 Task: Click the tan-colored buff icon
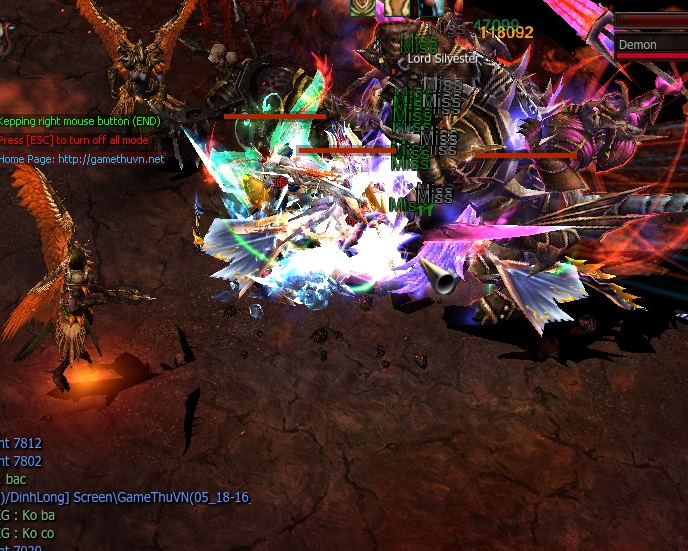coord(397,8)
